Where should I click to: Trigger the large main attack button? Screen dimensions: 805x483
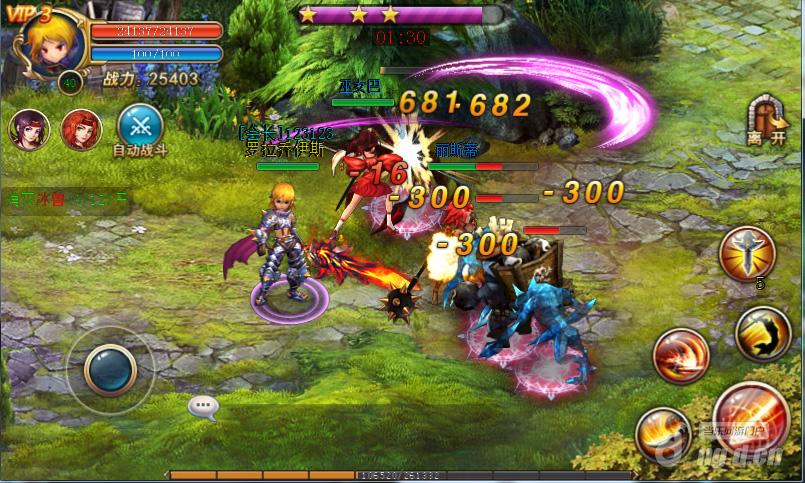[x=751, y=415]
